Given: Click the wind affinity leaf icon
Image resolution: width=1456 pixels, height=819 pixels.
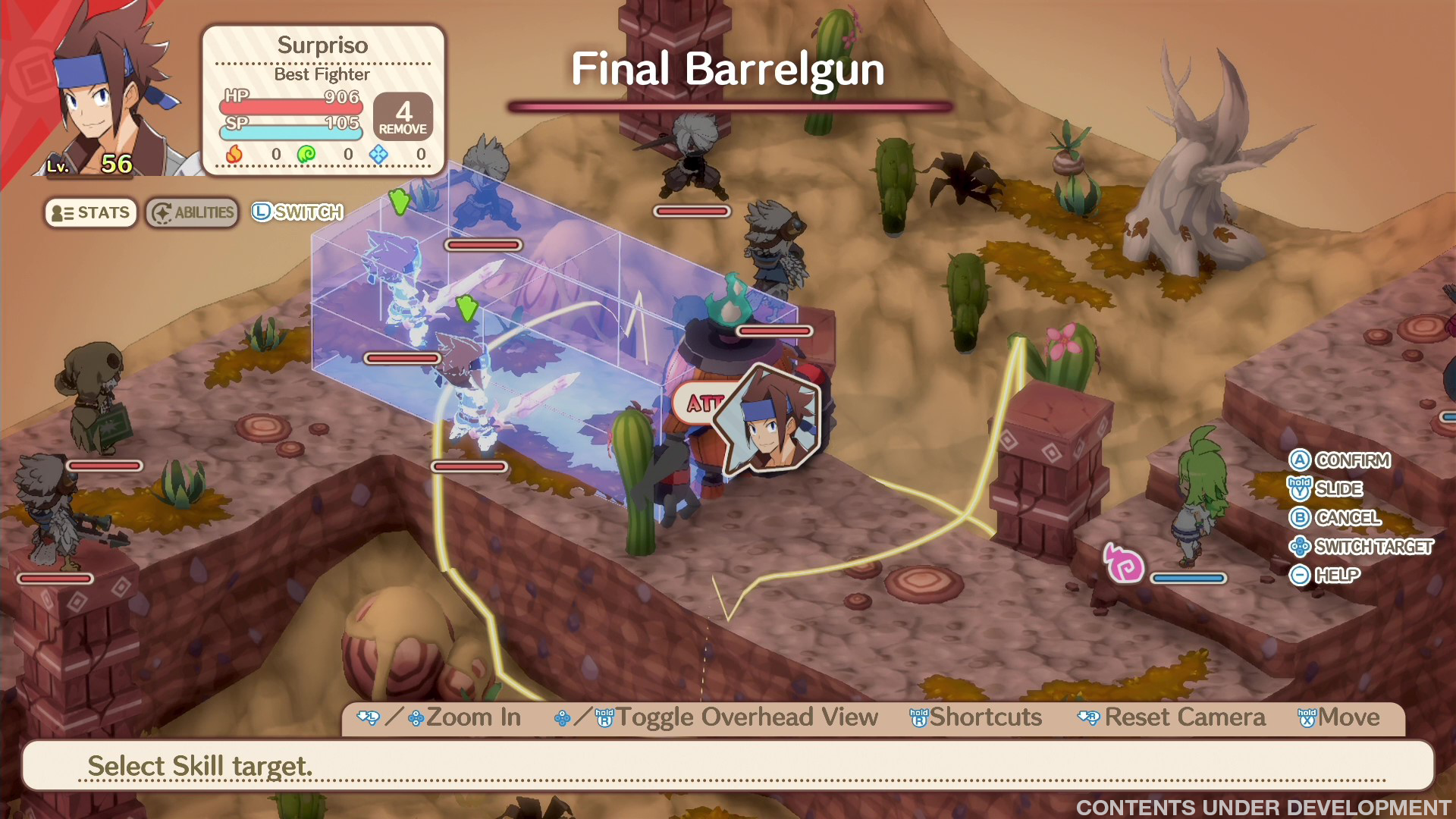Looking at the screenshot, I should tap(307, 152).
